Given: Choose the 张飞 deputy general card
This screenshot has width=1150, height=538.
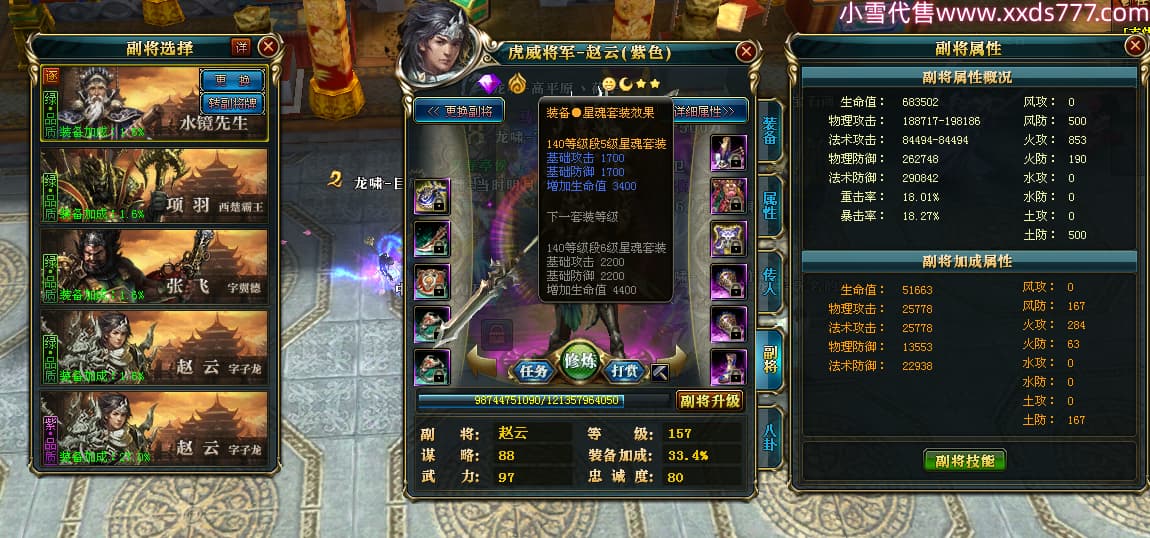Looking at the screenshot, I should (155, 265).
